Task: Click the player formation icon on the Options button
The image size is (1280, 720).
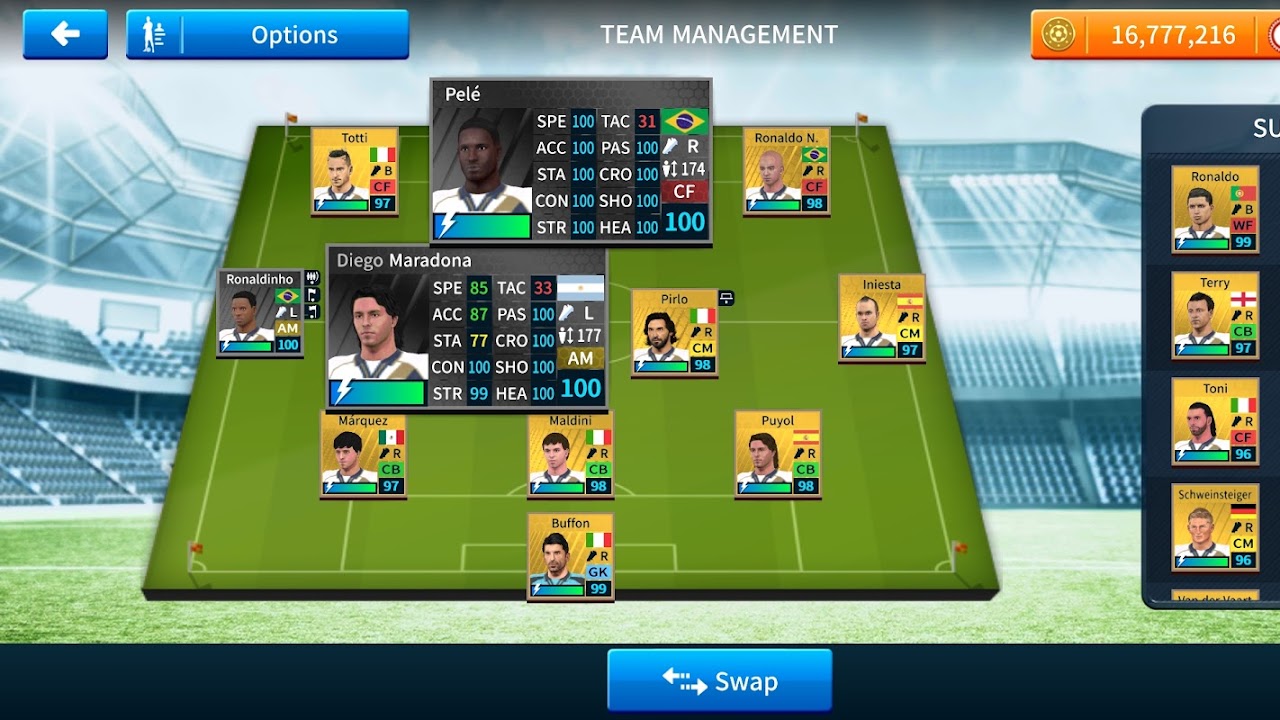Action: pos(152,34)
